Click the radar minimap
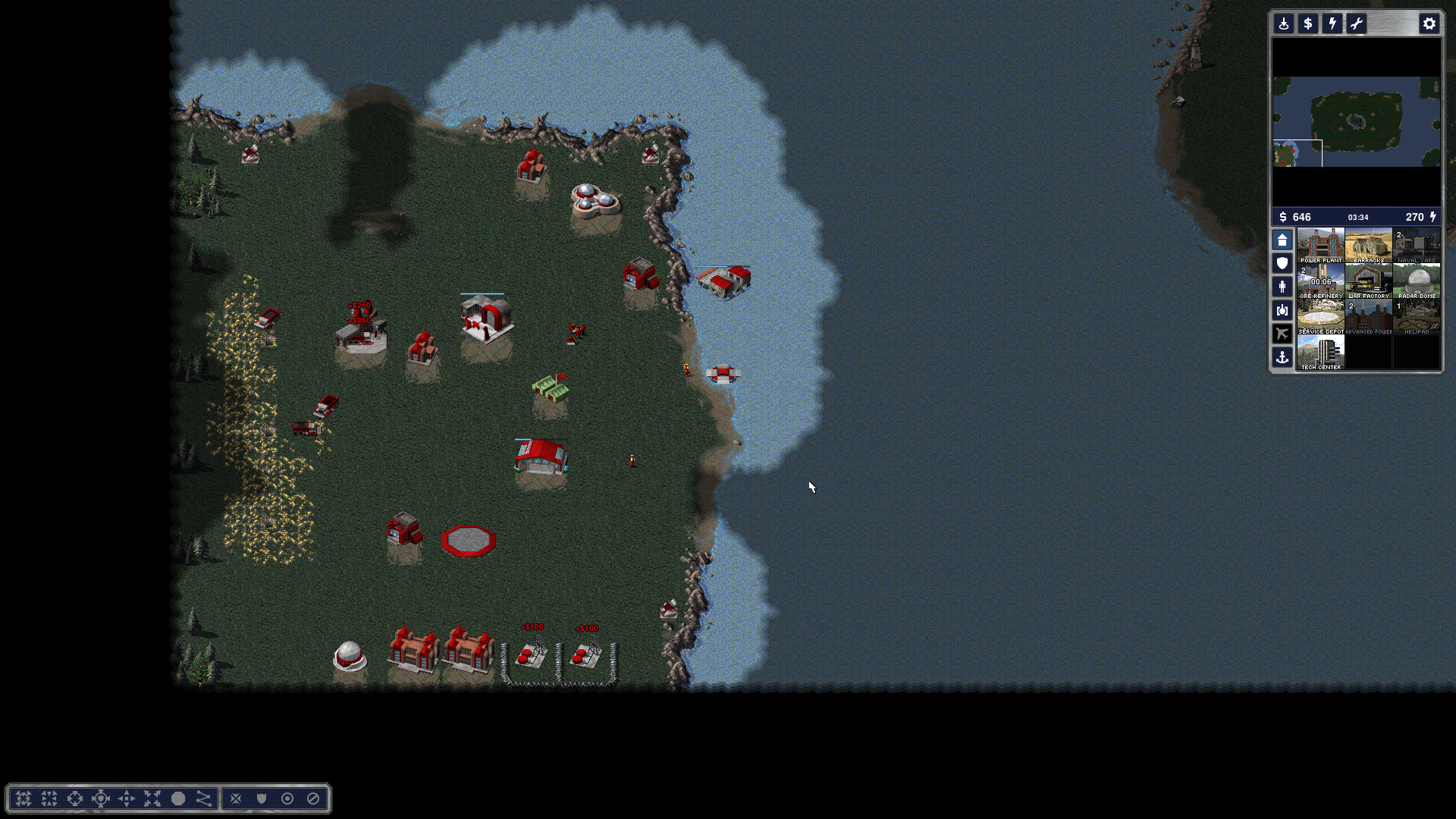 (x=1357, y=121)
